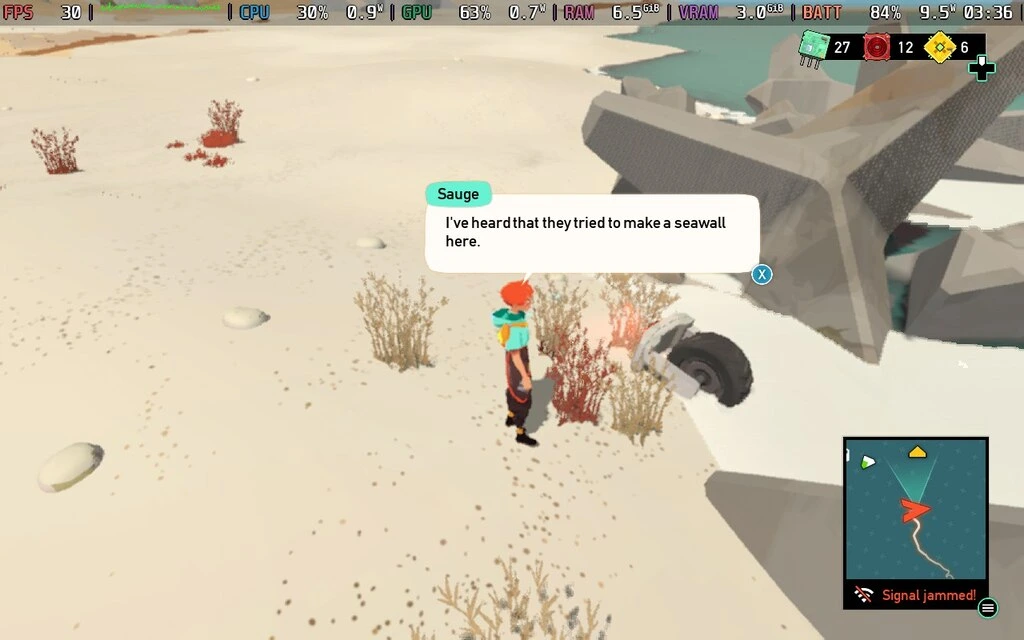Screen dimensions: 1024x640
Task: Click the green and white minimap marker
Action: click(x=867, y=461)
